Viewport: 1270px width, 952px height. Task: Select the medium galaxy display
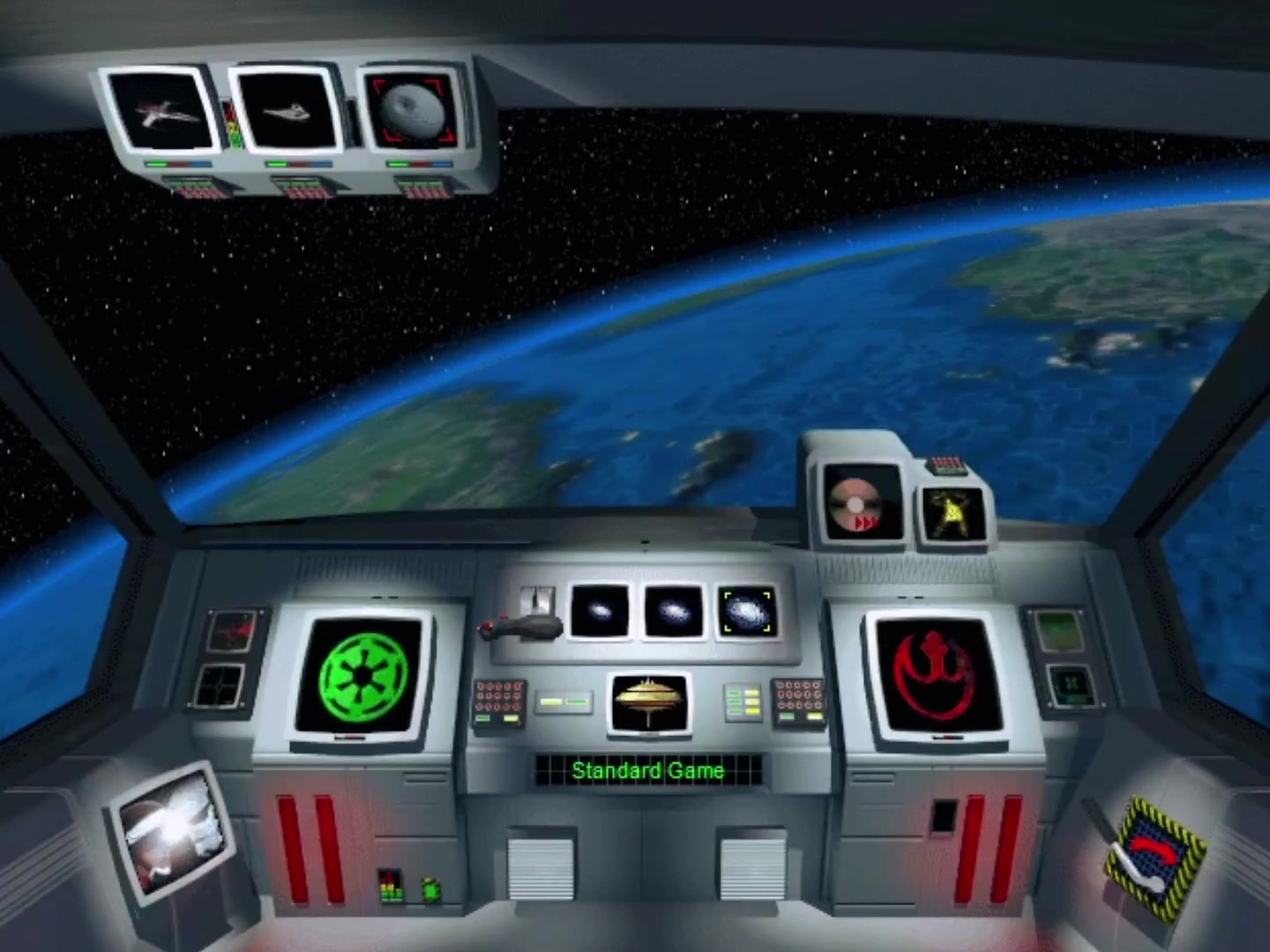(674, 608)
